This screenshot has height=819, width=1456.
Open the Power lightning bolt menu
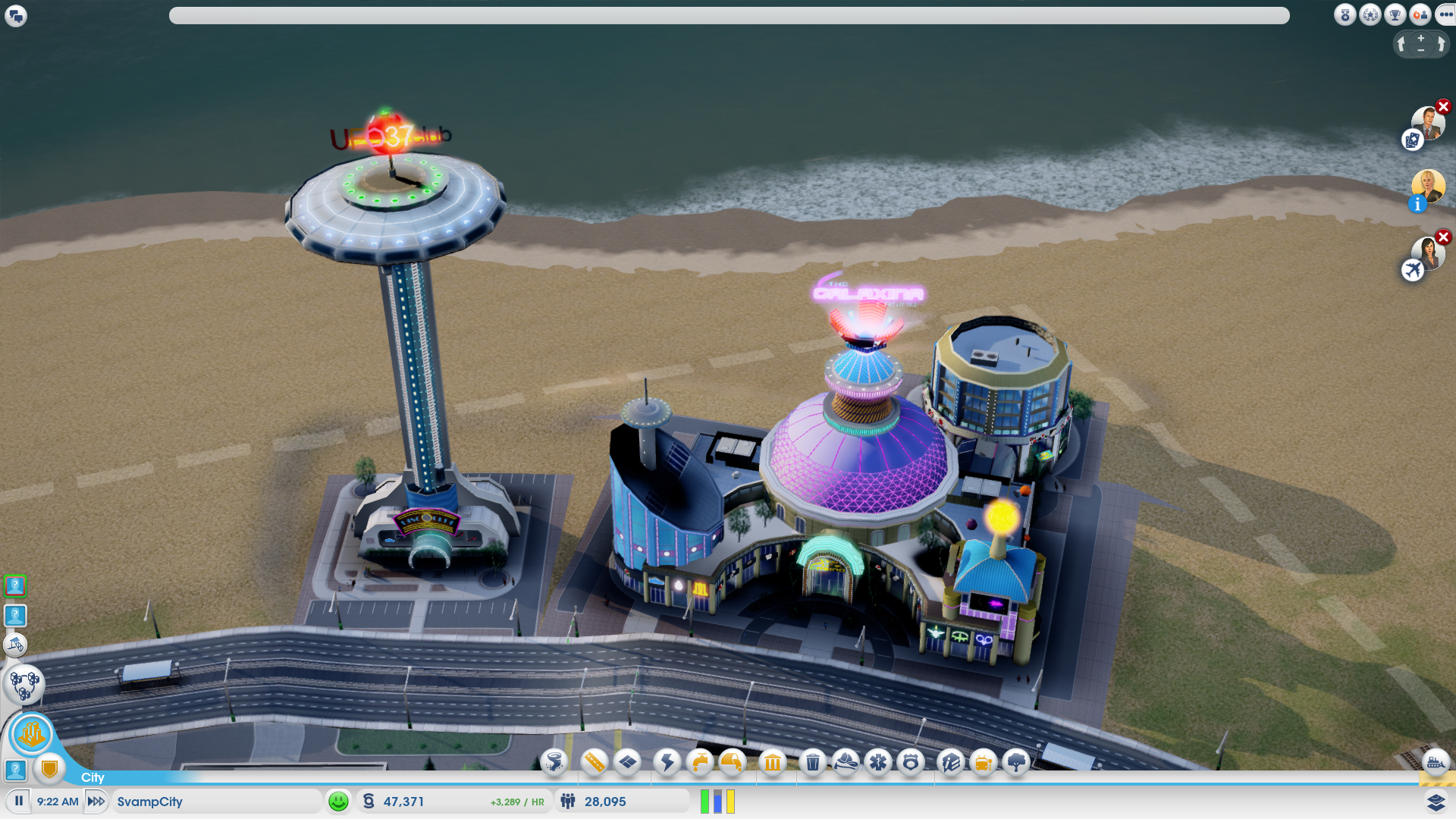(667, 761)
